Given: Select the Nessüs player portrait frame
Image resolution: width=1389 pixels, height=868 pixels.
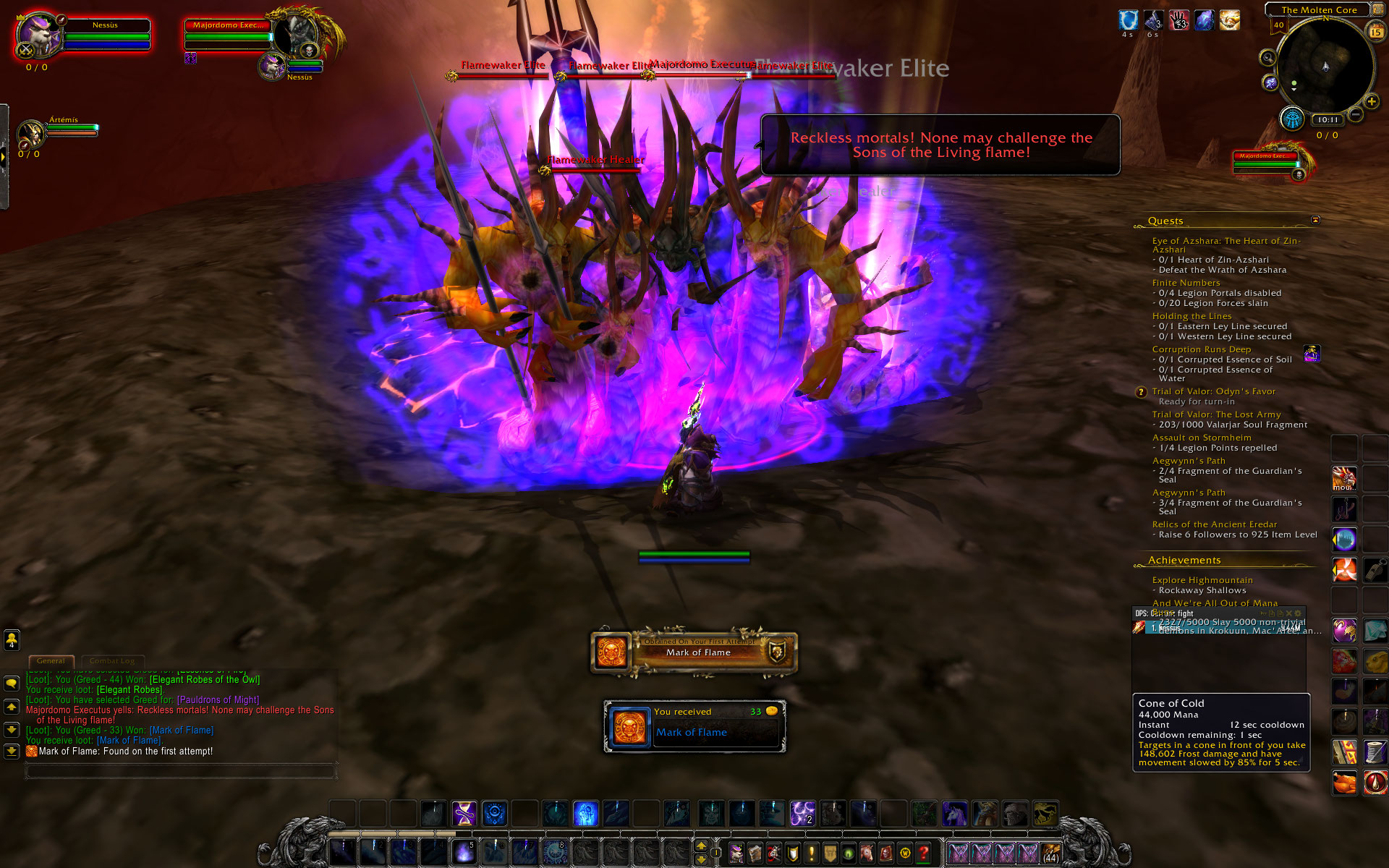Looking at the screenshot, I should pos(40,36).
